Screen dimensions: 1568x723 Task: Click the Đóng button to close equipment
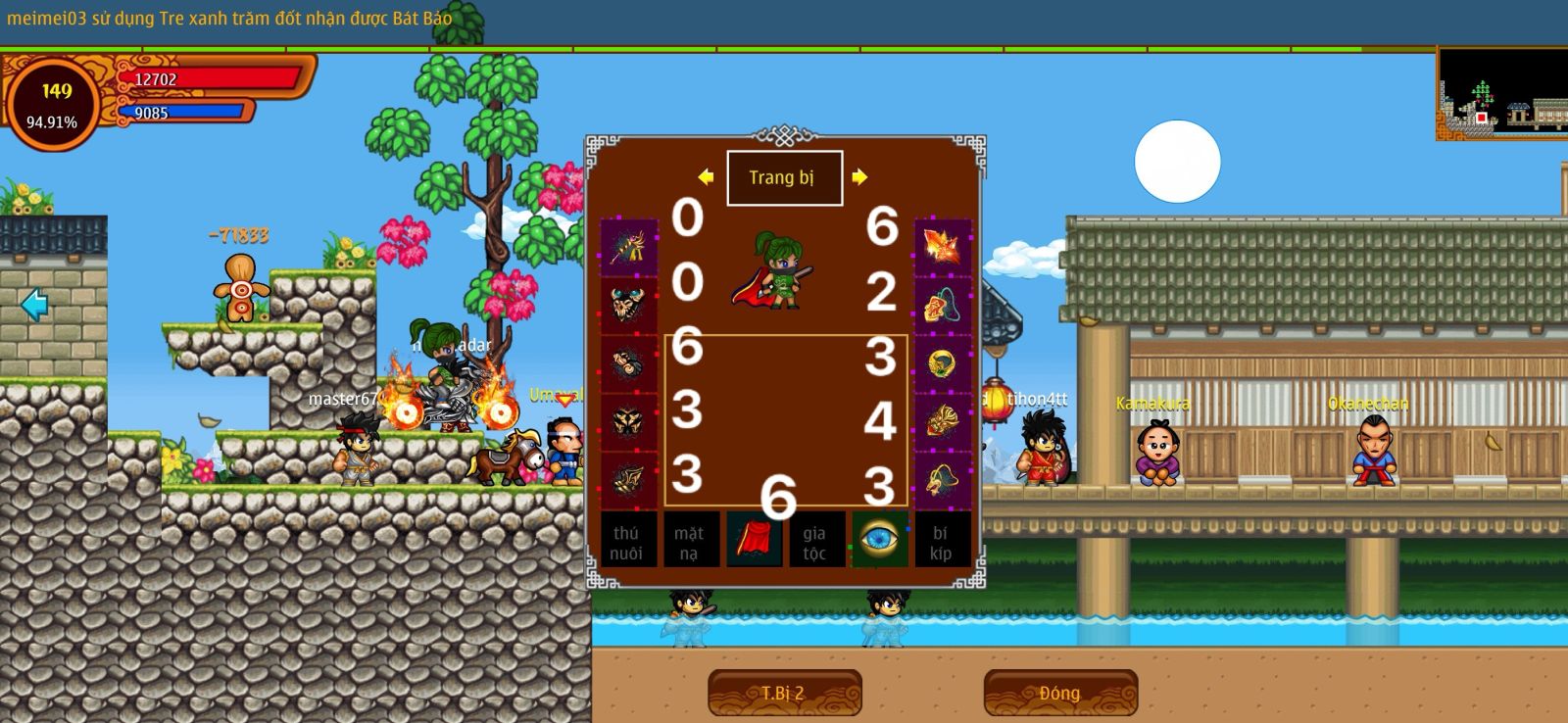point(1060,693)
